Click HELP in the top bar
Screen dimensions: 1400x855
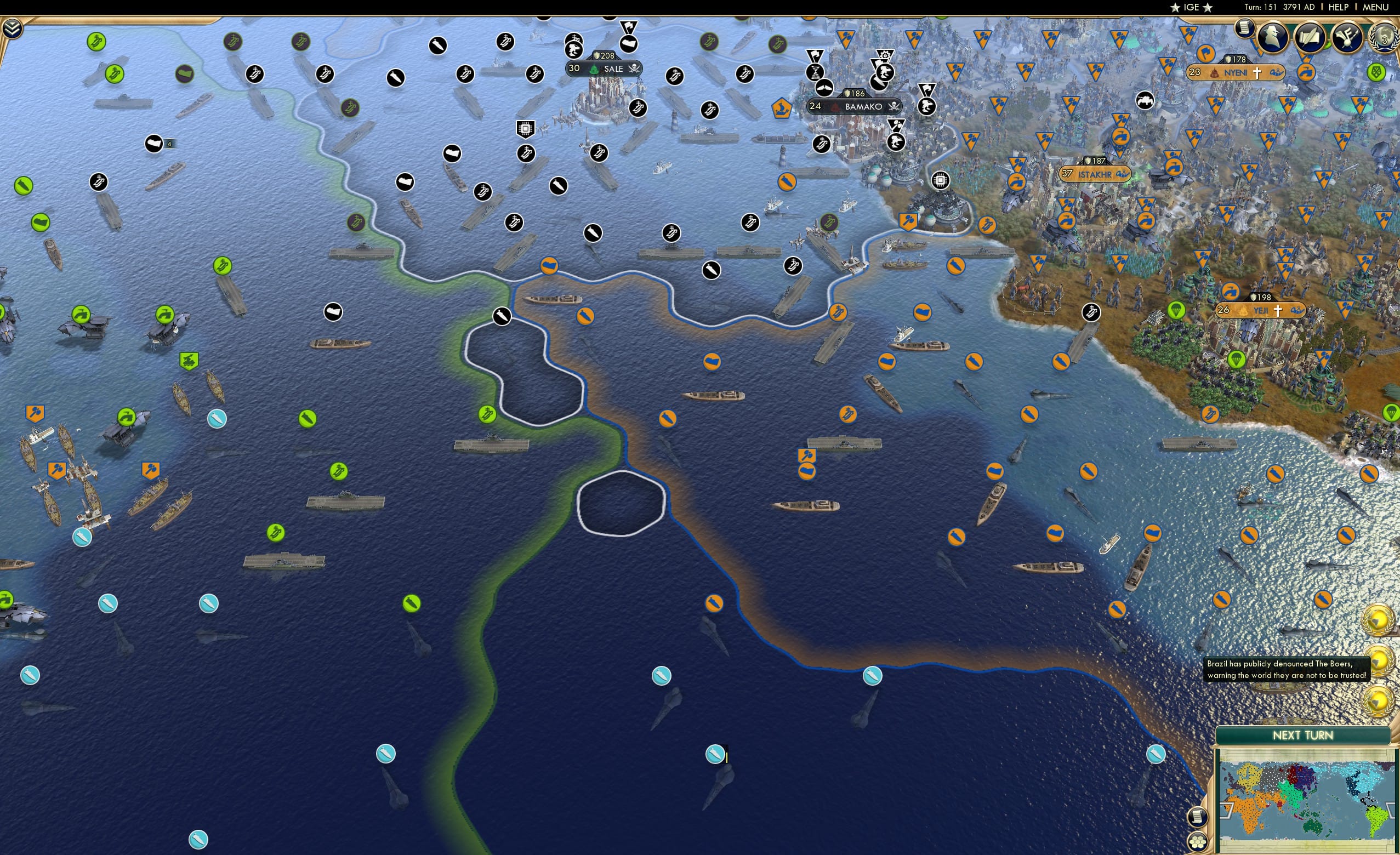pyautogui.click(x=1338, y=7)
